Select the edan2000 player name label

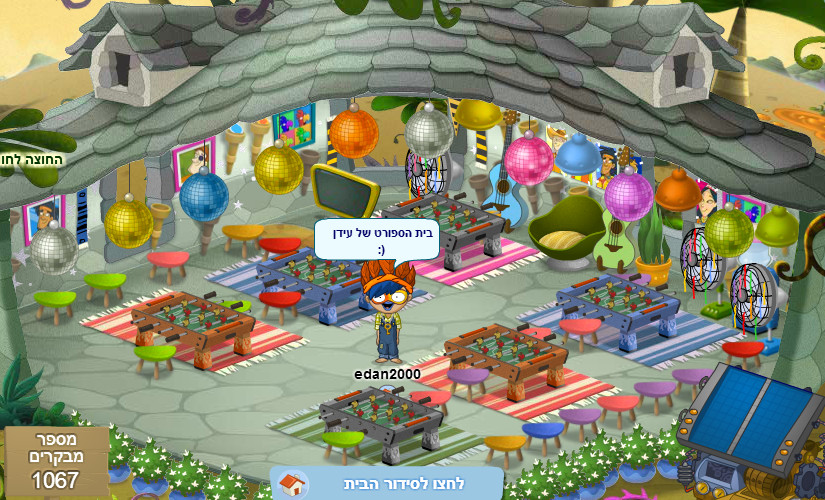[387, 374]
